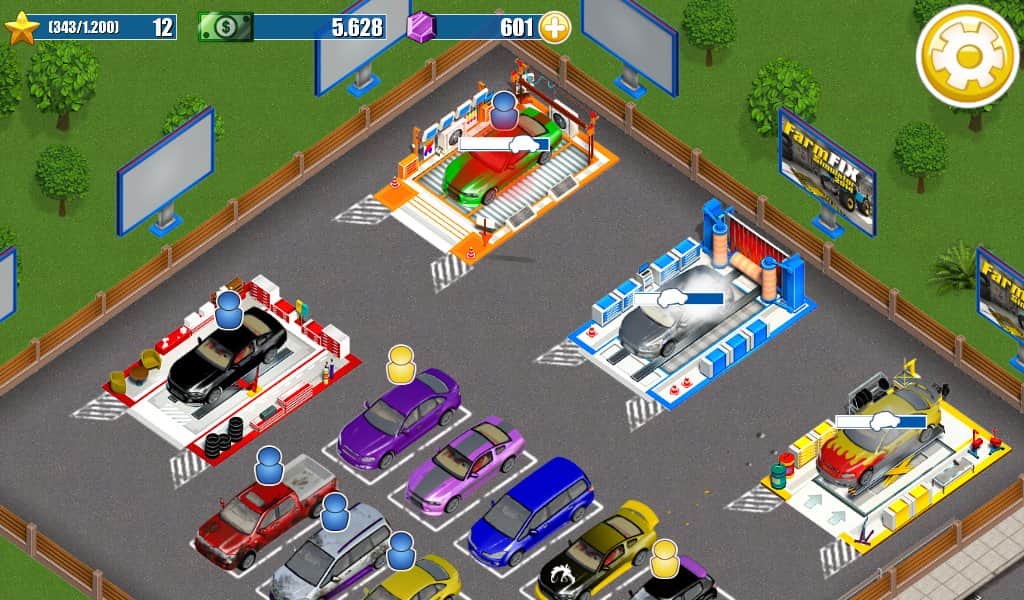This screenshot has height=600, width=1024.
Task: Select the blue worker icon above black car
Action: [229, 310]
